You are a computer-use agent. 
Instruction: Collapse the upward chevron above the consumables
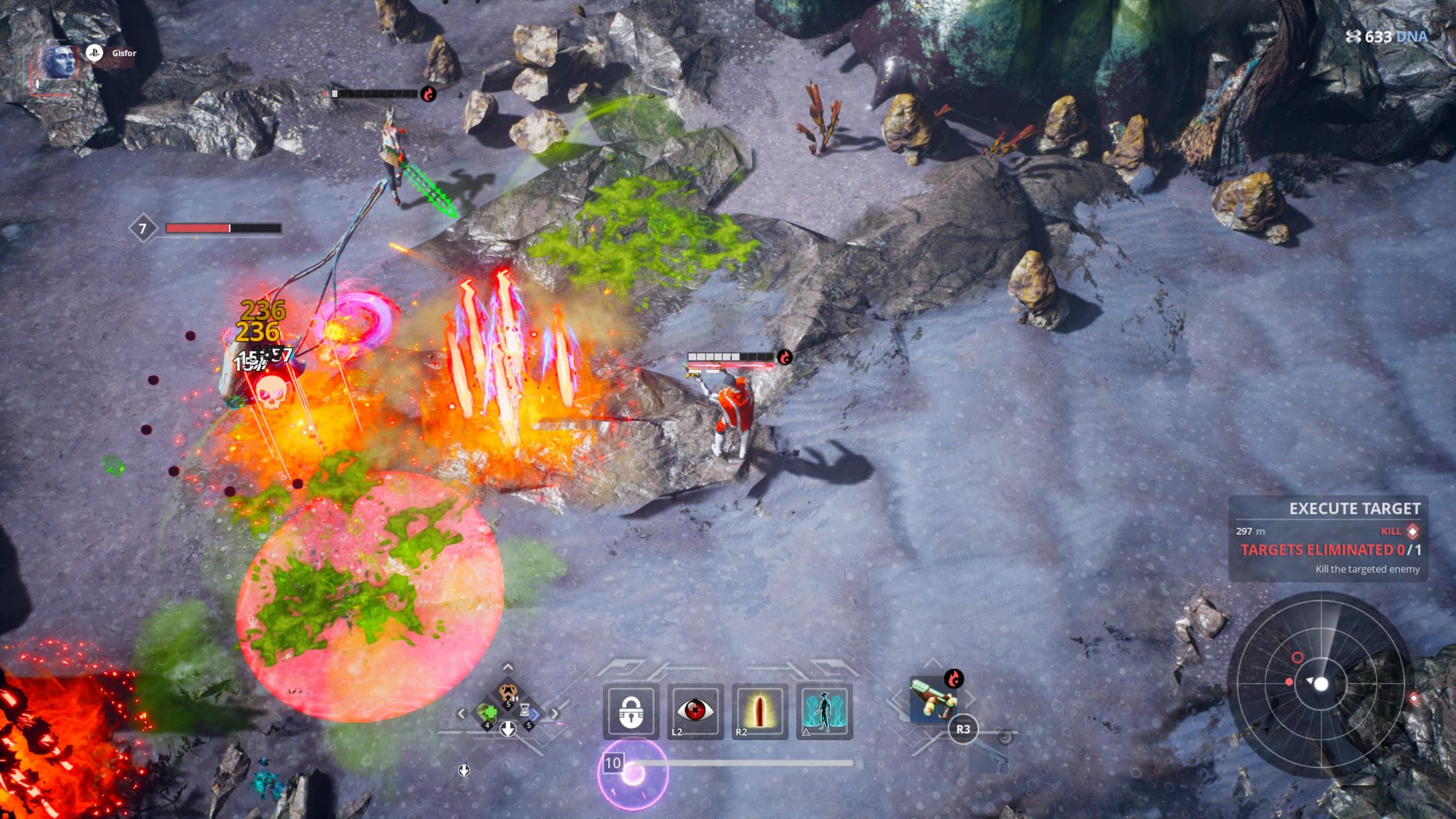point(507,667)
